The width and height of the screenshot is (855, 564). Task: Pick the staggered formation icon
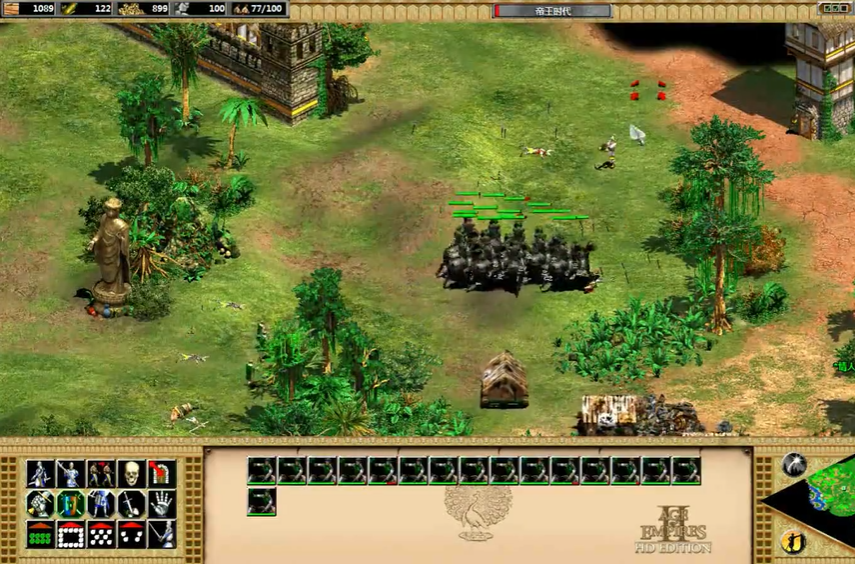(x=101, y=535)
